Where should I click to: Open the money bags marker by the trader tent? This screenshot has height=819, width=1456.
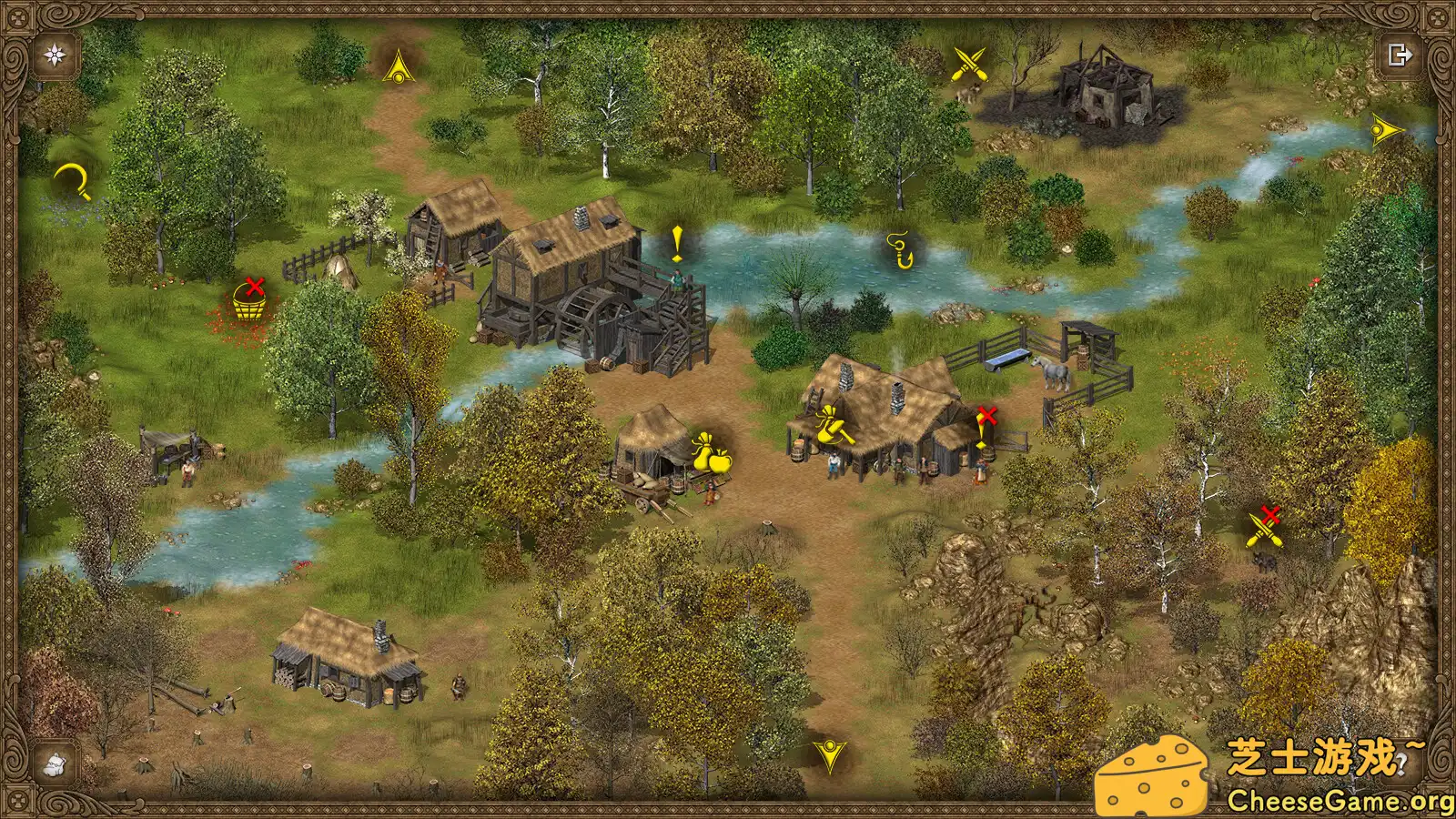712,452
